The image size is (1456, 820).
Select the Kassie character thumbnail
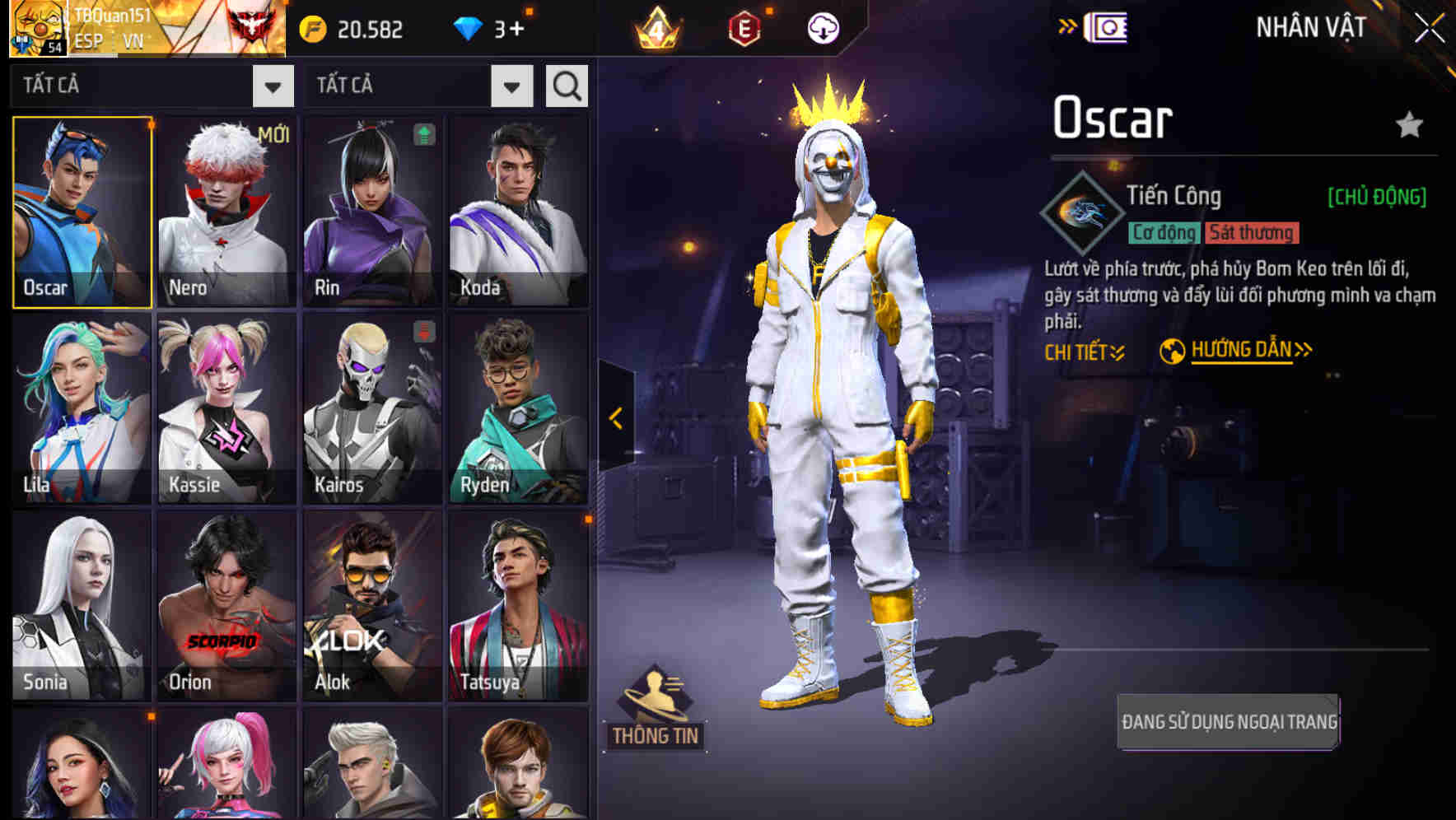(x=226, y=408)
